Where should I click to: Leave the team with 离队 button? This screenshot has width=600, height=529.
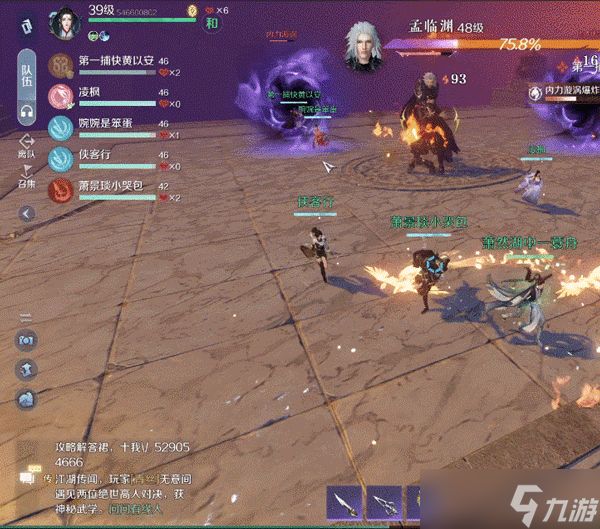[x=27, y=146]
